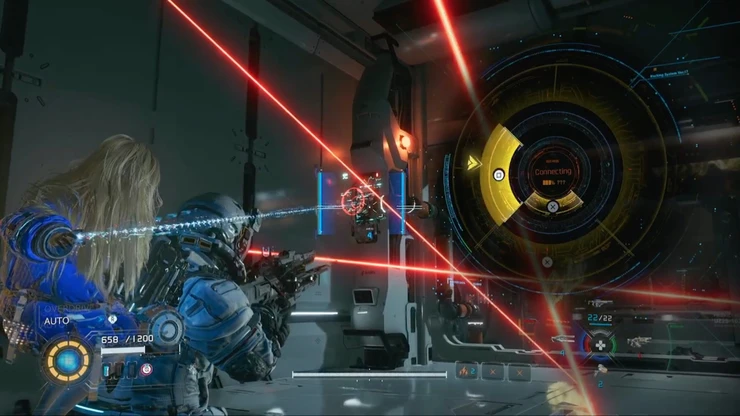Toggle the AUTO mode label

pos(56,321)
